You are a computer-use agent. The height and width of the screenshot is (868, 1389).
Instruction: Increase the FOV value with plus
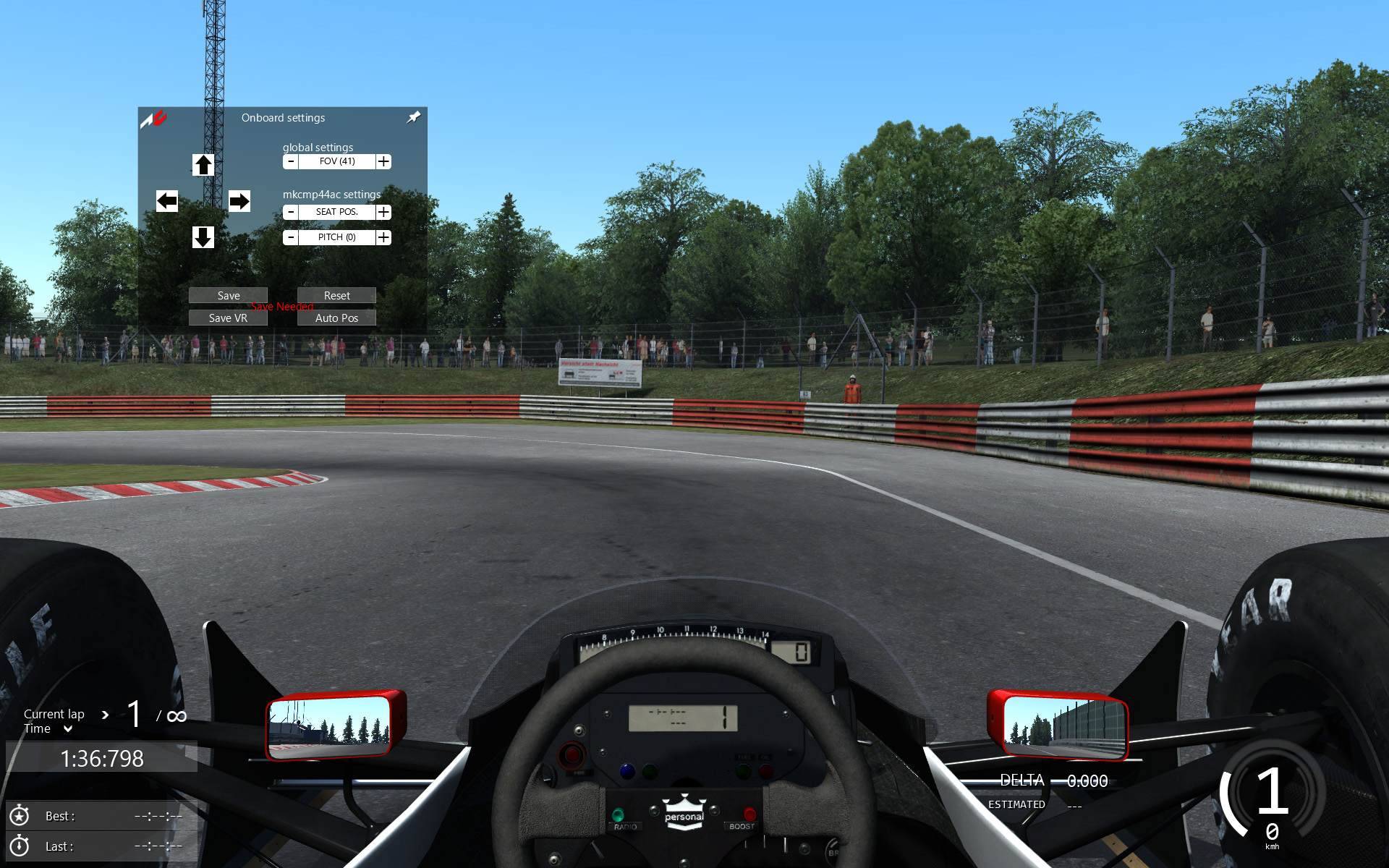pos(383,161)
